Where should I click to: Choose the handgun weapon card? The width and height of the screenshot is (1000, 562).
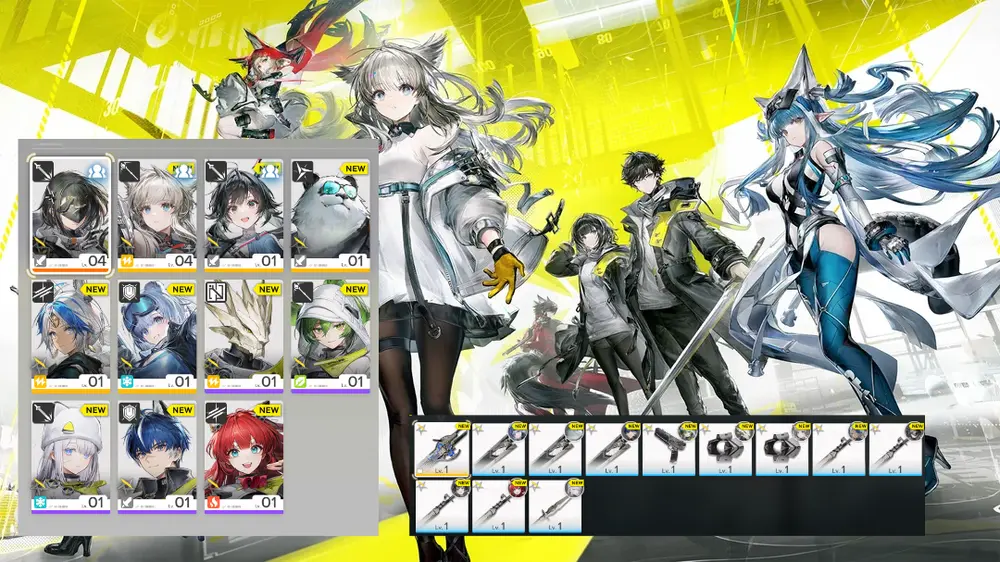pyautogui.click(x=668, y=448)
